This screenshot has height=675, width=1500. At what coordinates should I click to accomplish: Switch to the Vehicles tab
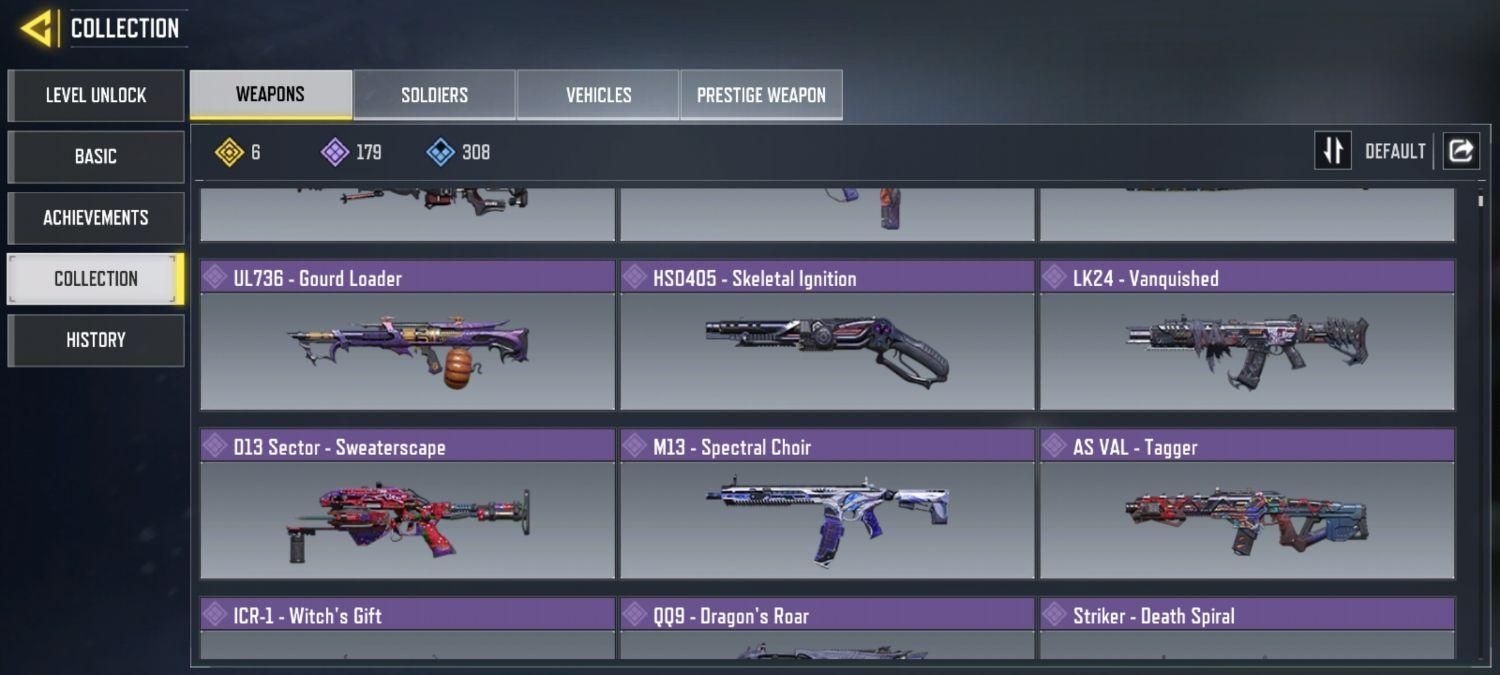[598, 95]
